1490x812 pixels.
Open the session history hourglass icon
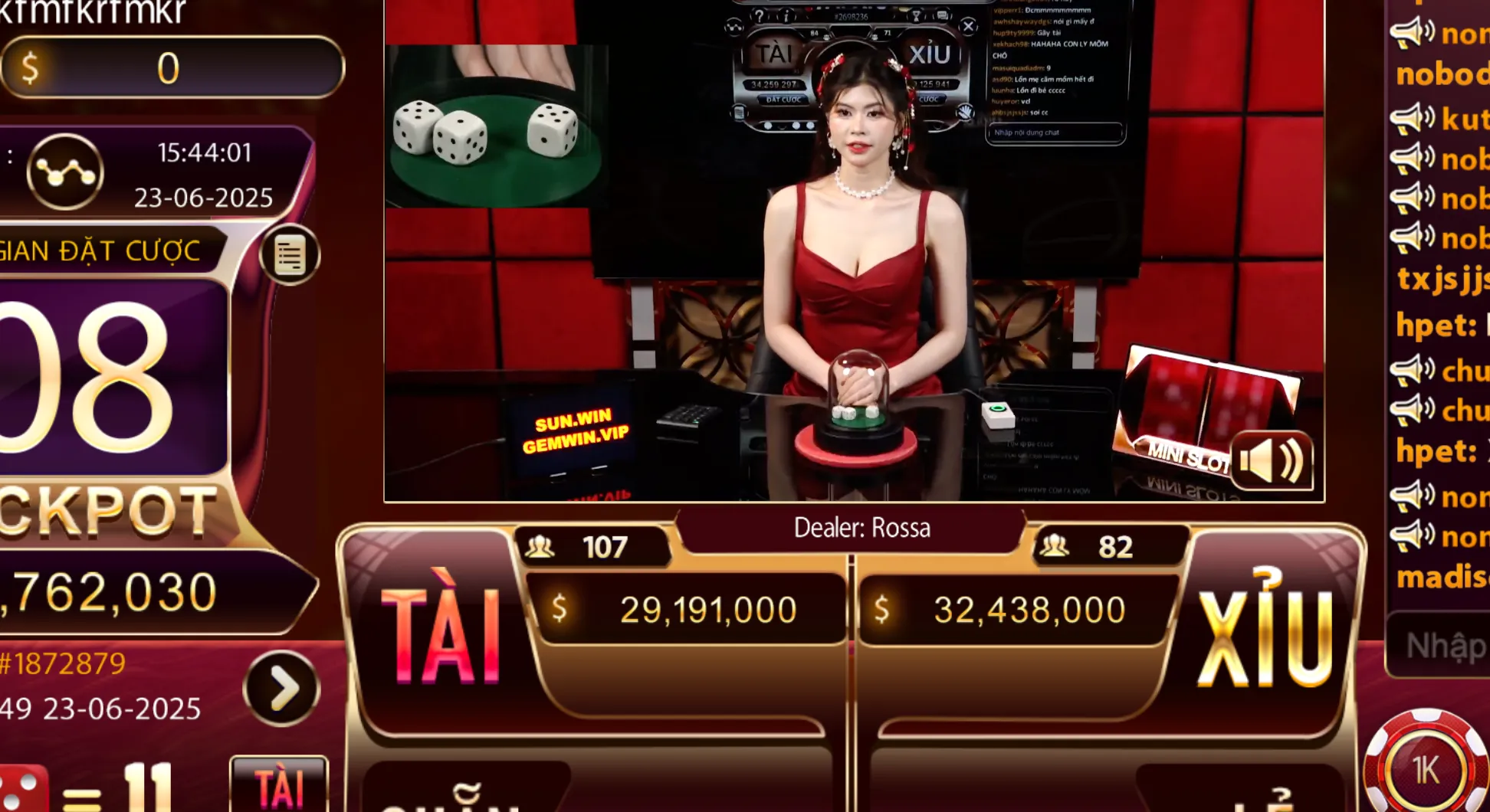pos(916,15)
